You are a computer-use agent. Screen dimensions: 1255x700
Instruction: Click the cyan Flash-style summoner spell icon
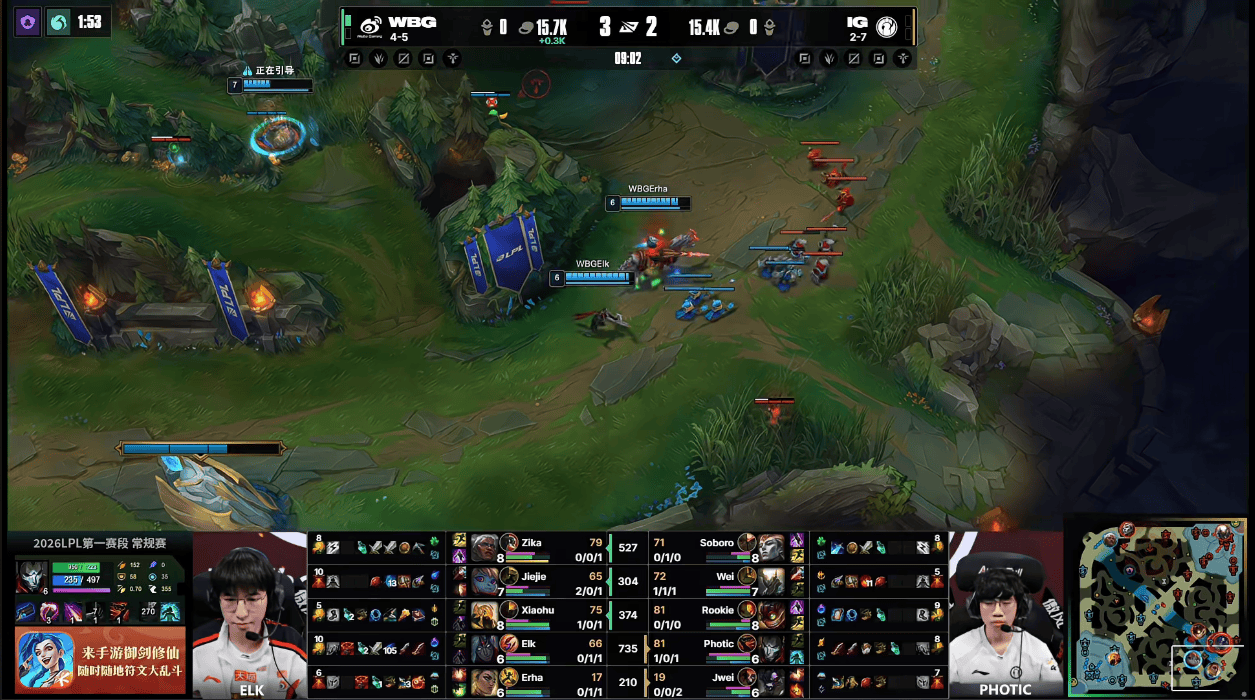[x=171, y=610]
